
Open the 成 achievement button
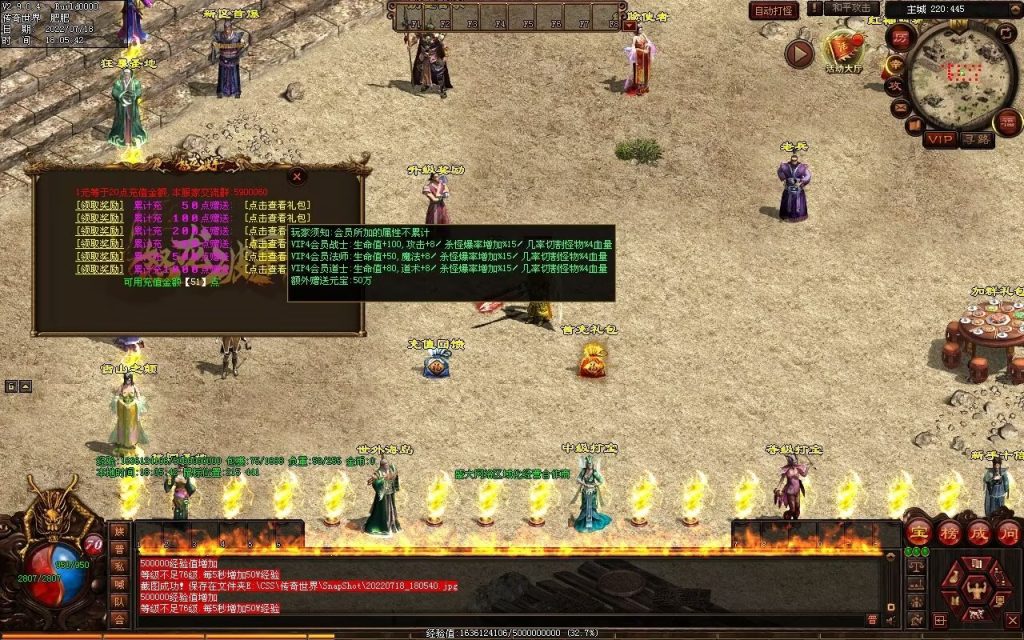point(977,531)
